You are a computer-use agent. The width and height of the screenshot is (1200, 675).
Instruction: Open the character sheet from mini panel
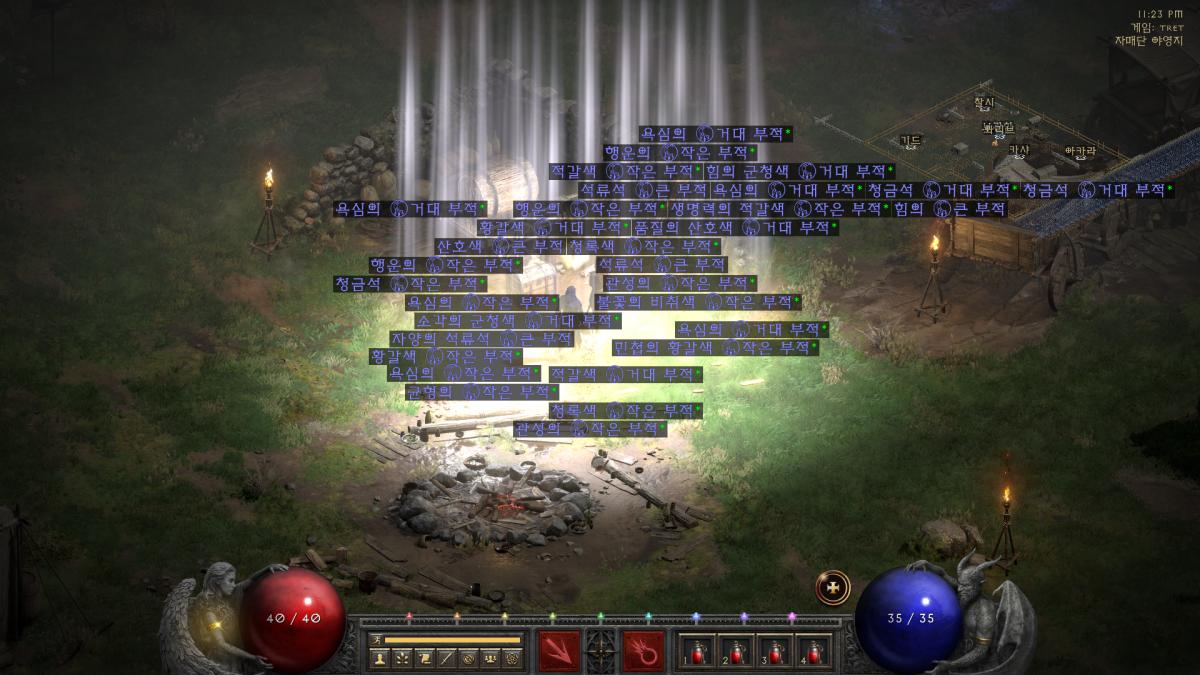(379, 658)
